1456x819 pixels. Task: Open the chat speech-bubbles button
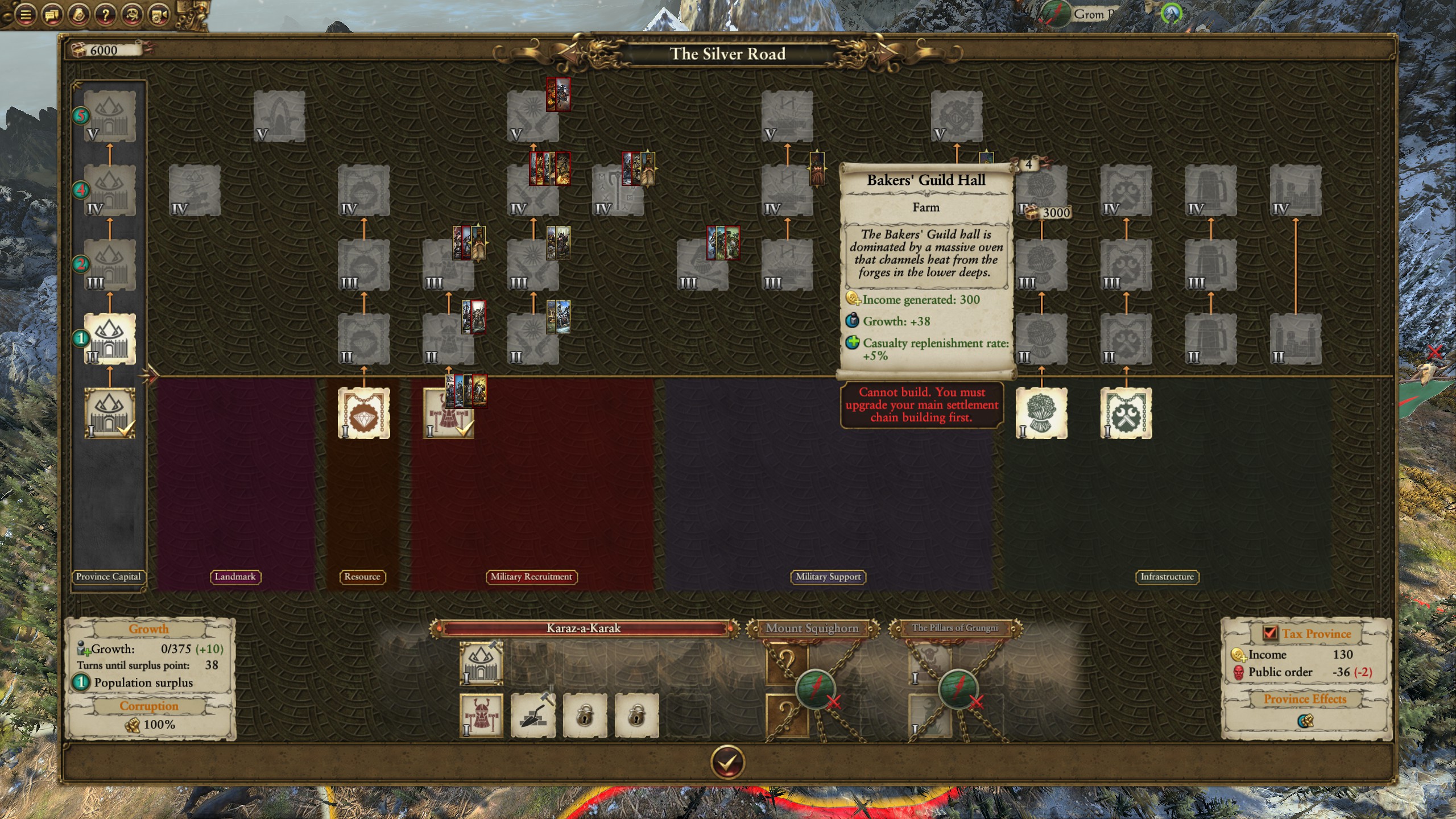51,15
